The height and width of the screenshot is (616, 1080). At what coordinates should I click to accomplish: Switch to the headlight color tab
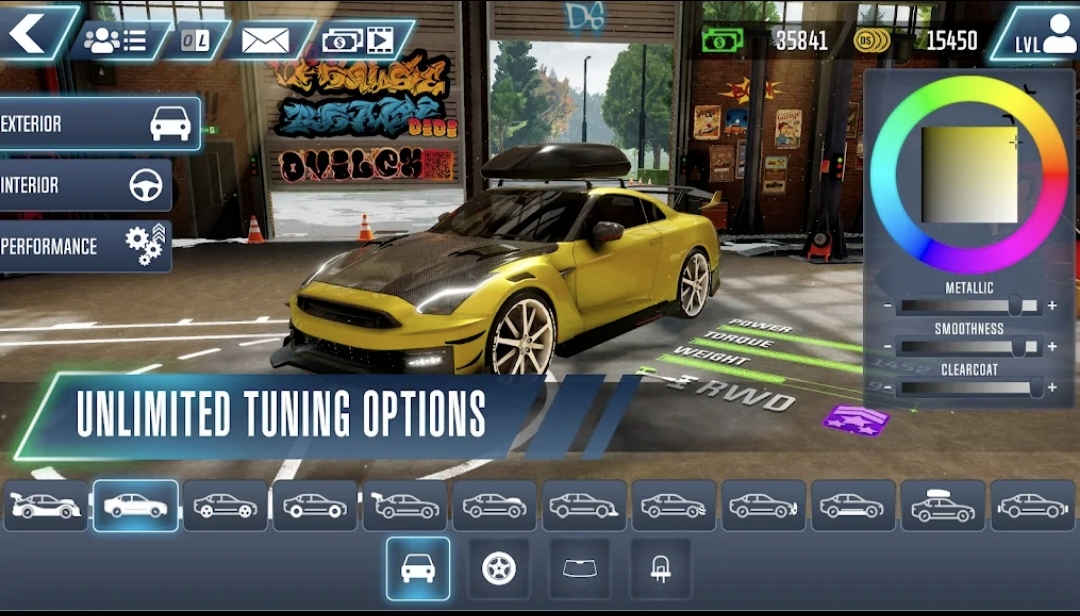click(x=660, y=569)
